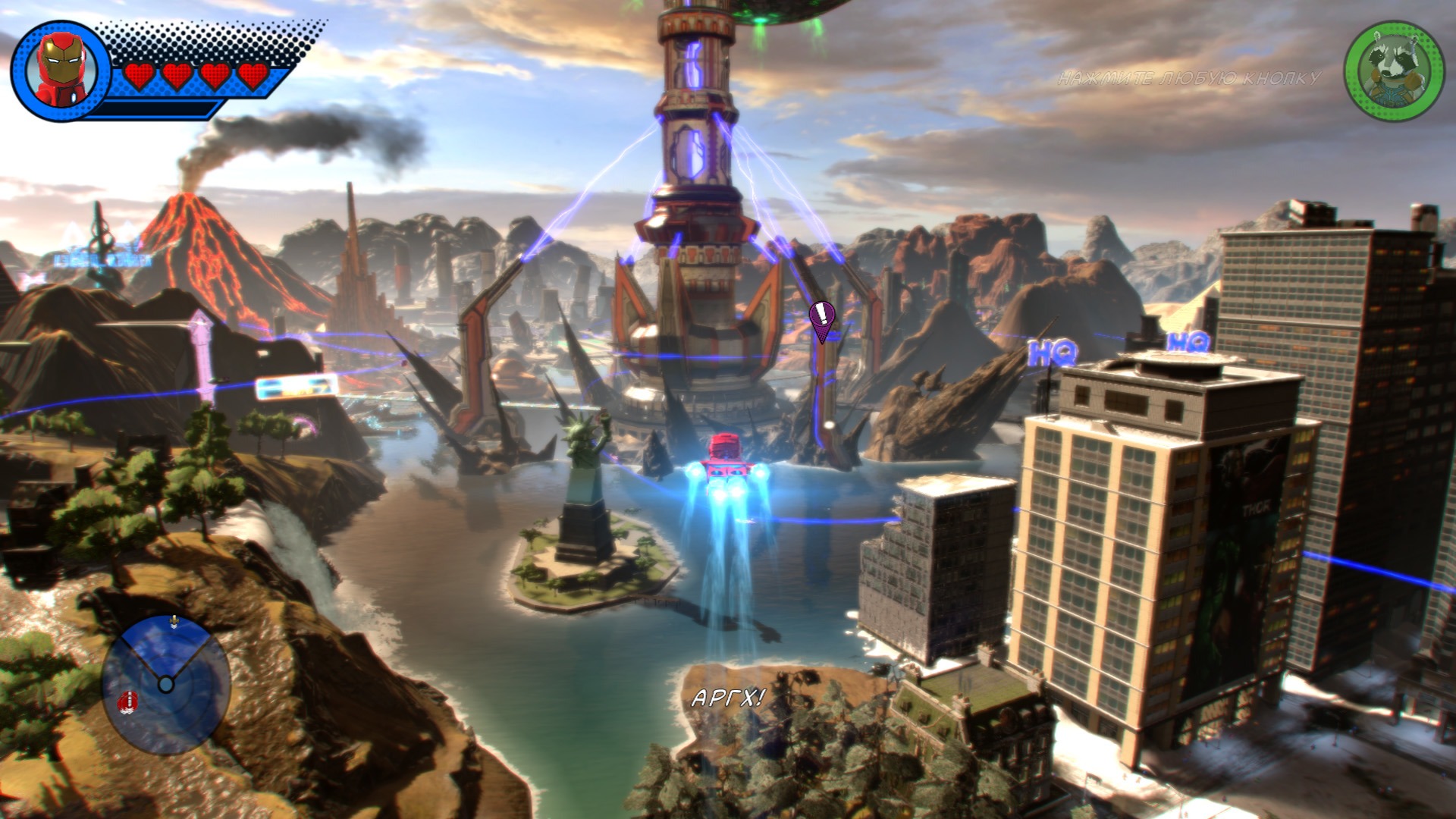
Task: Click the red marker icon on the minimap
Action: click(128, 701)
